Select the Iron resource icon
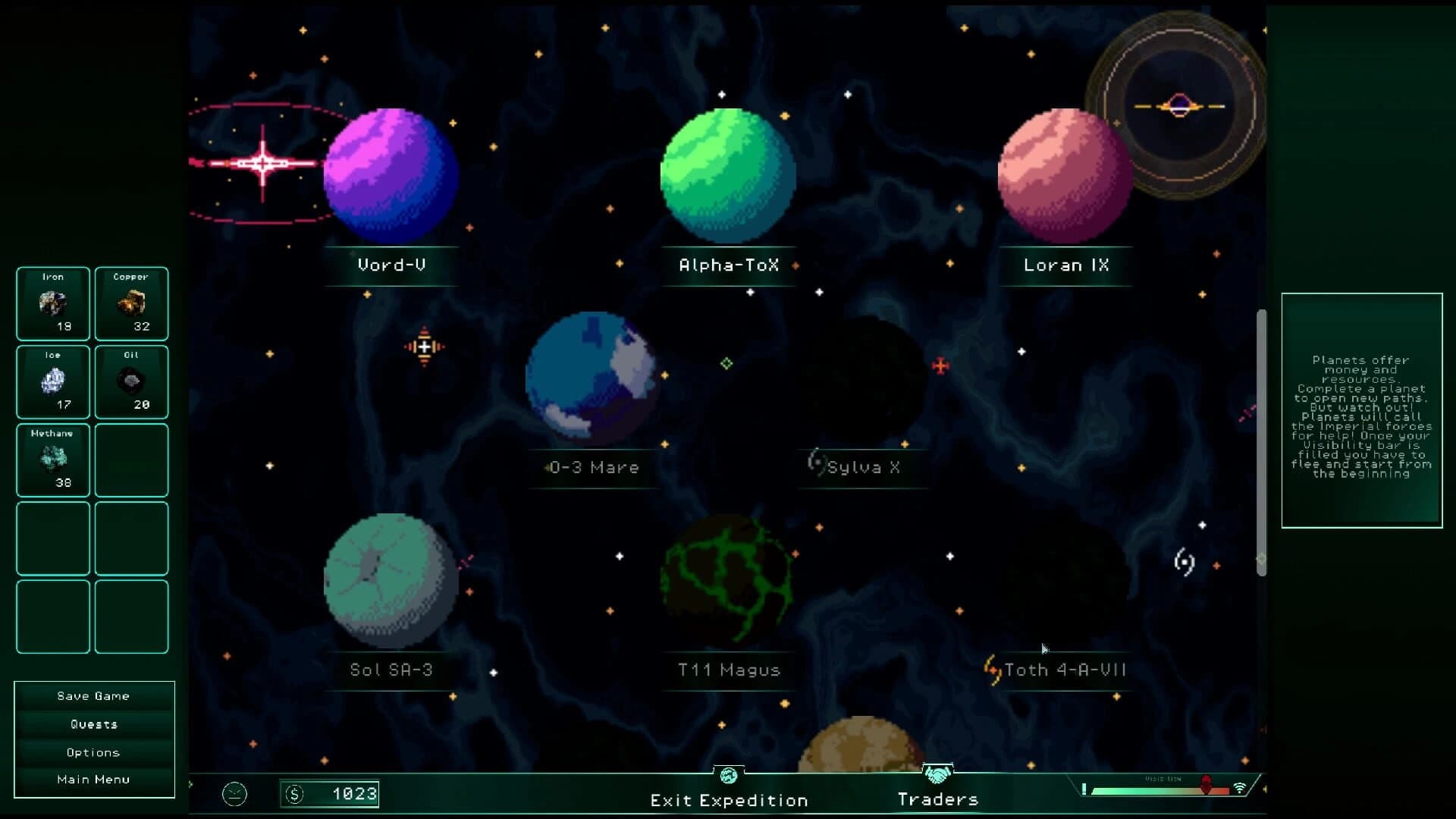 click(52, 303)
